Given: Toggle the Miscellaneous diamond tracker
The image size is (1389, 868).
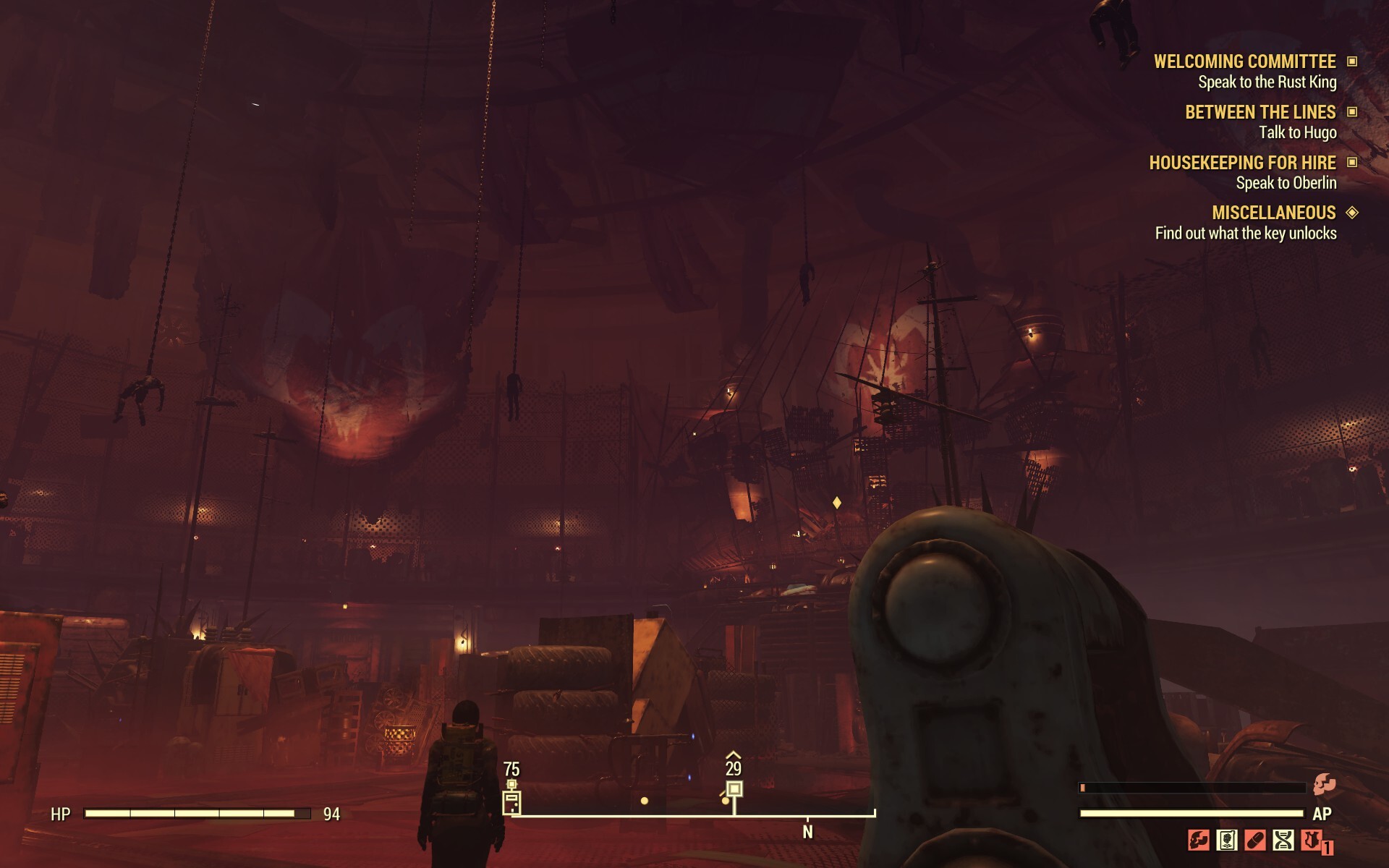Looking at the screenshot, I should (x=1354, y=213).
